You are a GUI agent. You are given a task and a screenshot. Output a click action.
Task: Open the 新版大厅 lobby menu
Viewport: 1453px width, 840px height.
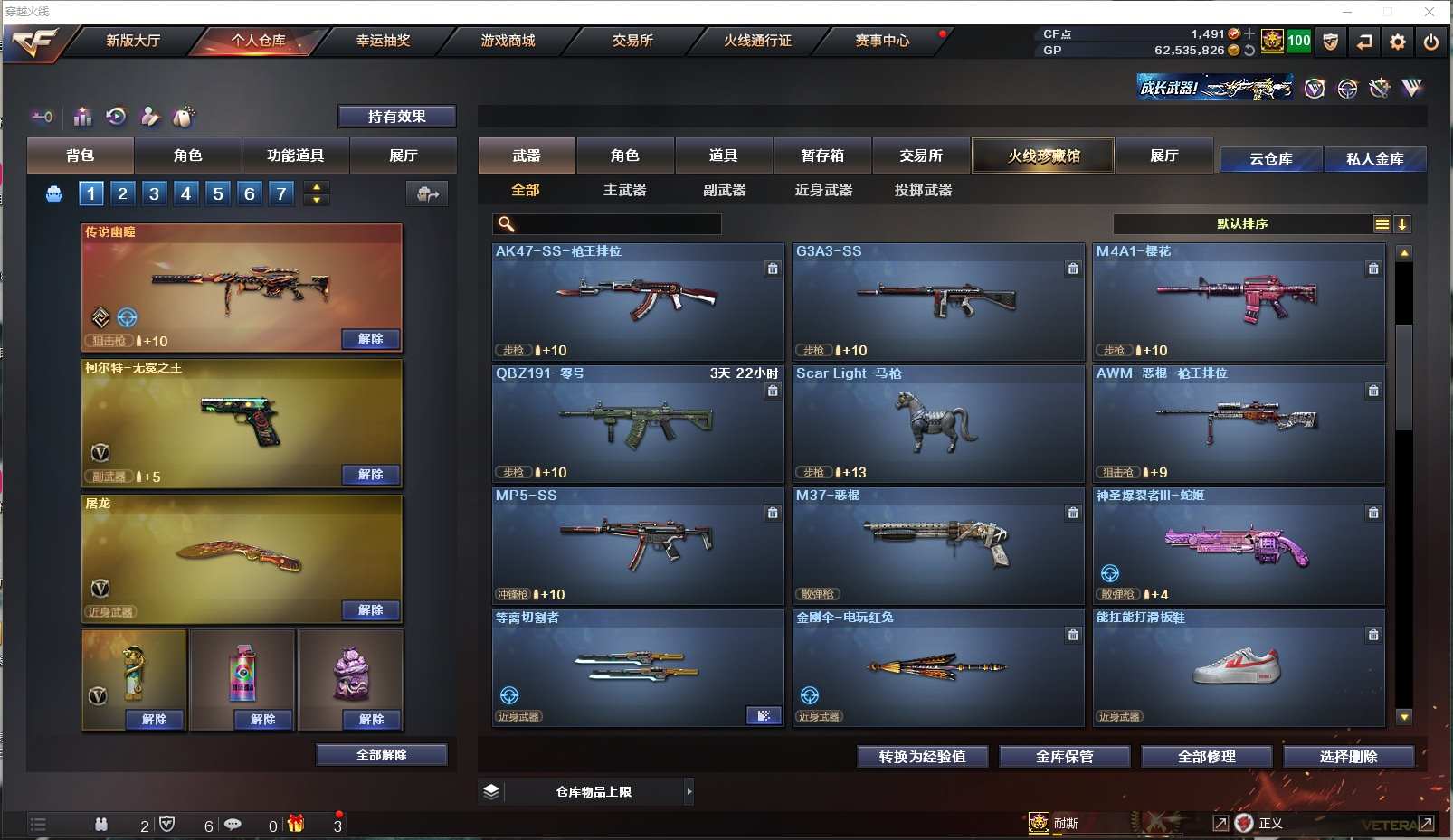[x=133, y=41]
